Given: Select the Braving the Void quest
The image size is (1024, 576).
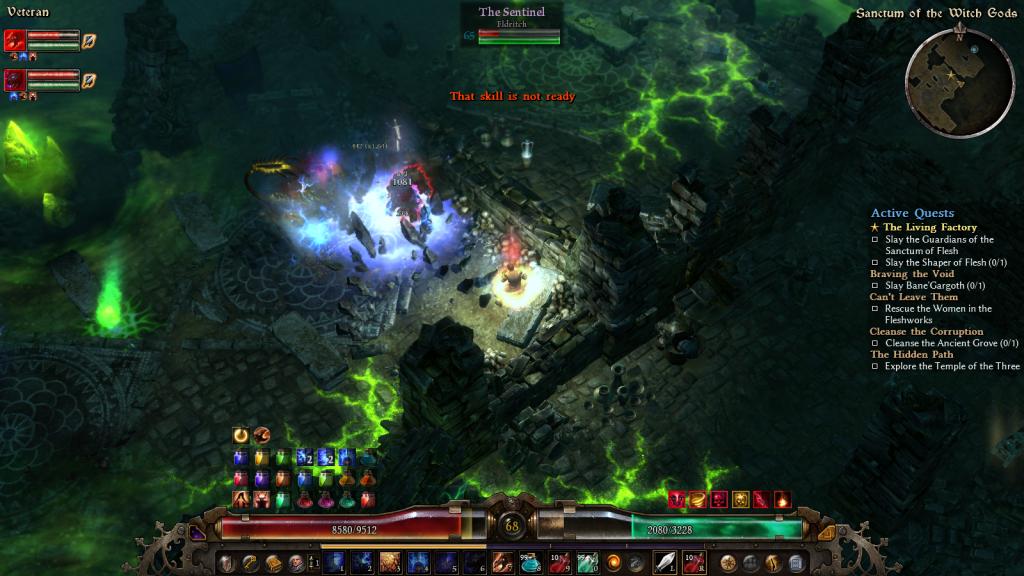Looking at the screenshot, I should [x=912, y=274].
